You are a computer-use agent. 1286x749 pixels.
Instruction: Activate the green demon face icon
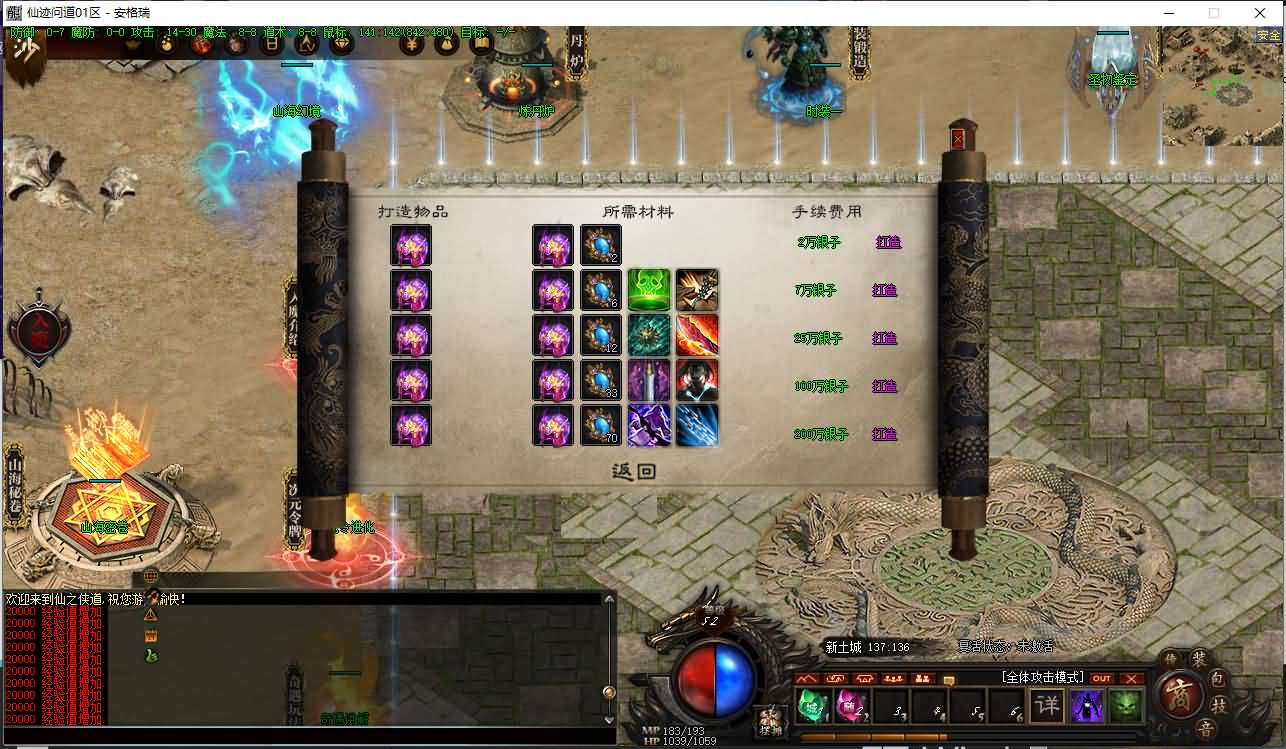pos(1126,704)
